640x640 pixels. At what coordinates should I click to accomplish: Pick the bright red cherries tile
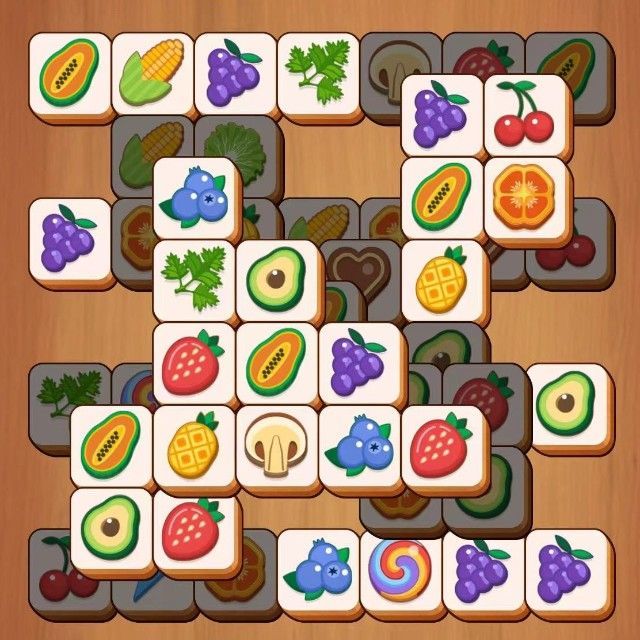tap(524, 115)
